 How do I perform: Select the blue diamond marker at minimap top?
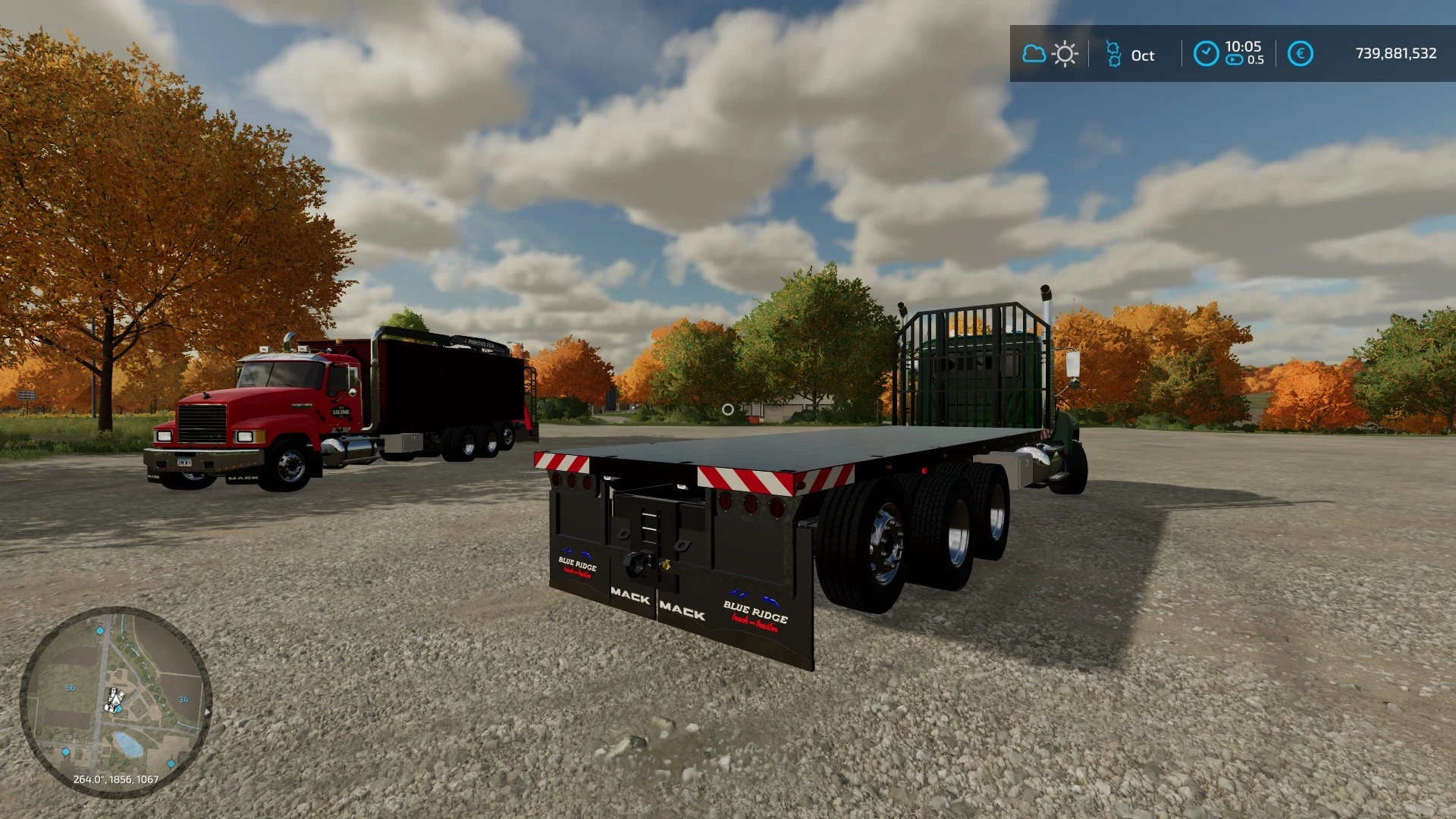pyautogui.click(x=100, y=631)
